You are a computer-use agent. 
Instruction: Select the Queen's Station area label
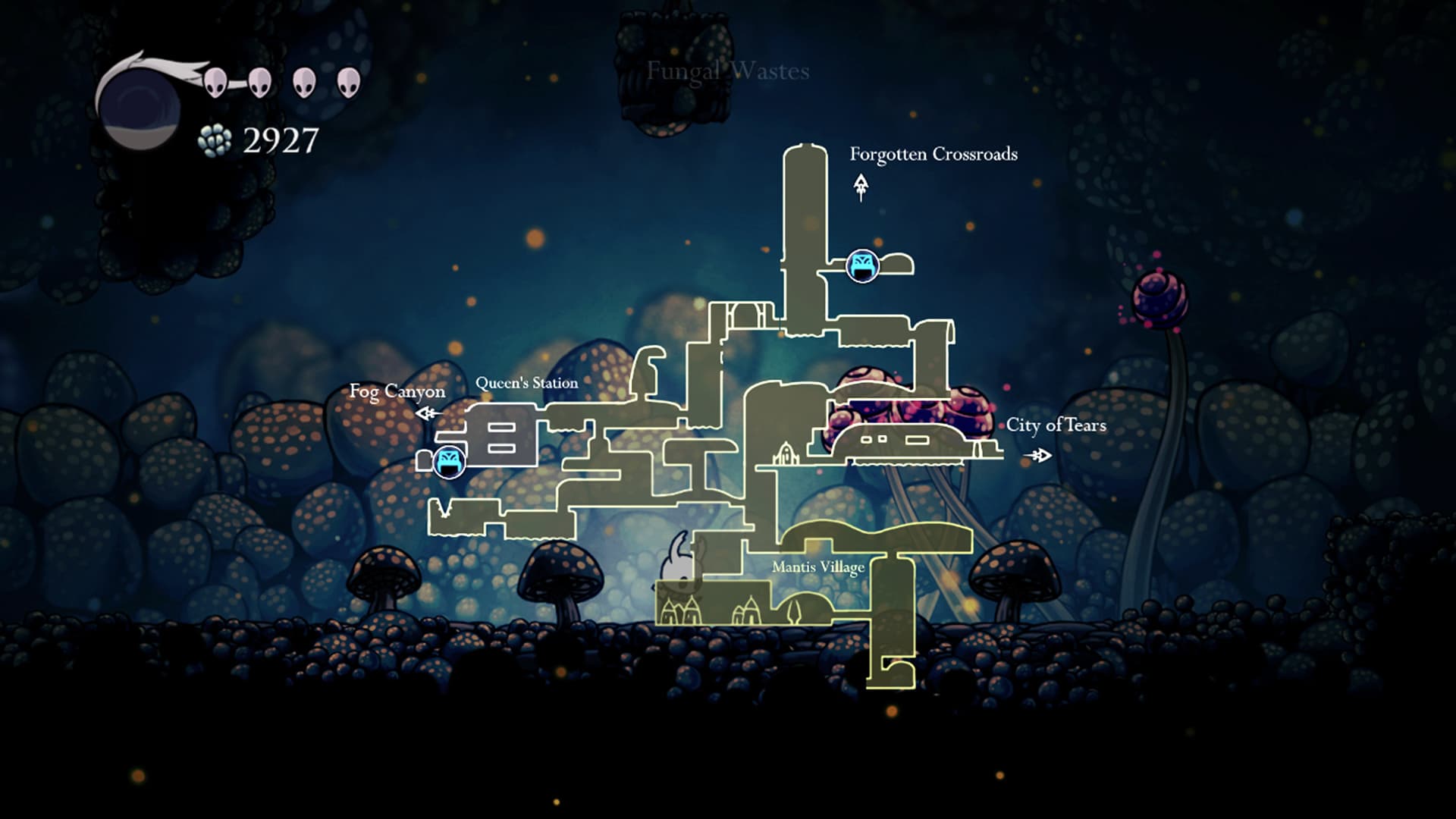pos(529,383)
